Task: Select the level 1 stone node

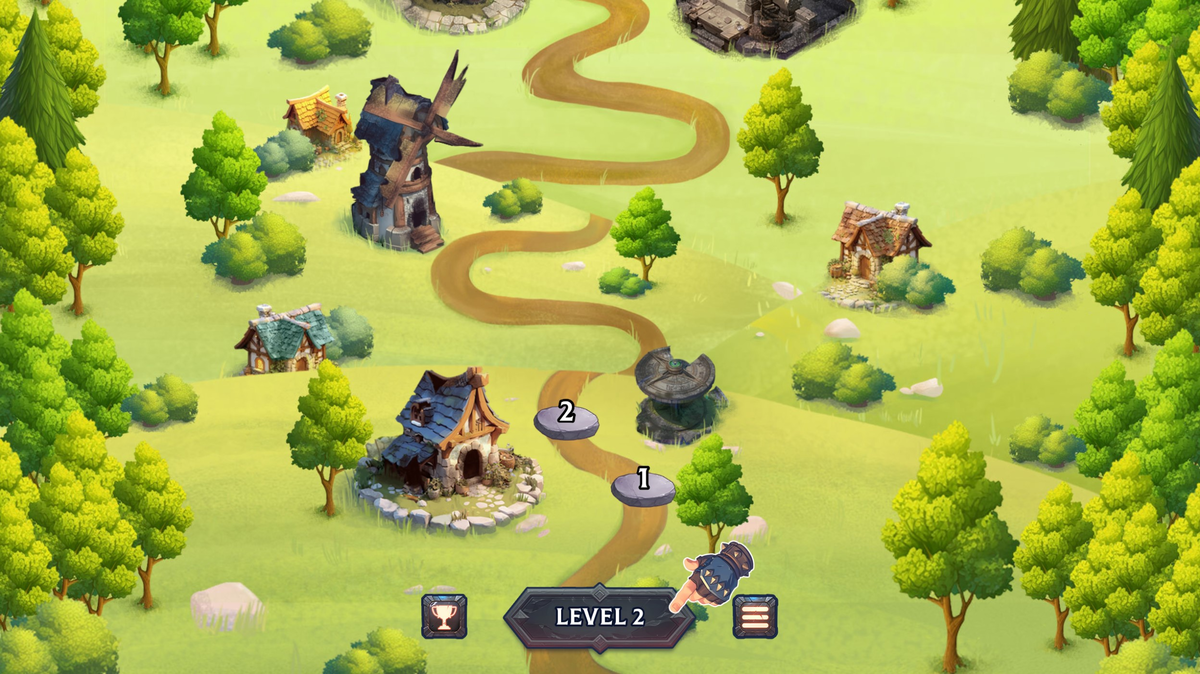Action: (643, 486)
